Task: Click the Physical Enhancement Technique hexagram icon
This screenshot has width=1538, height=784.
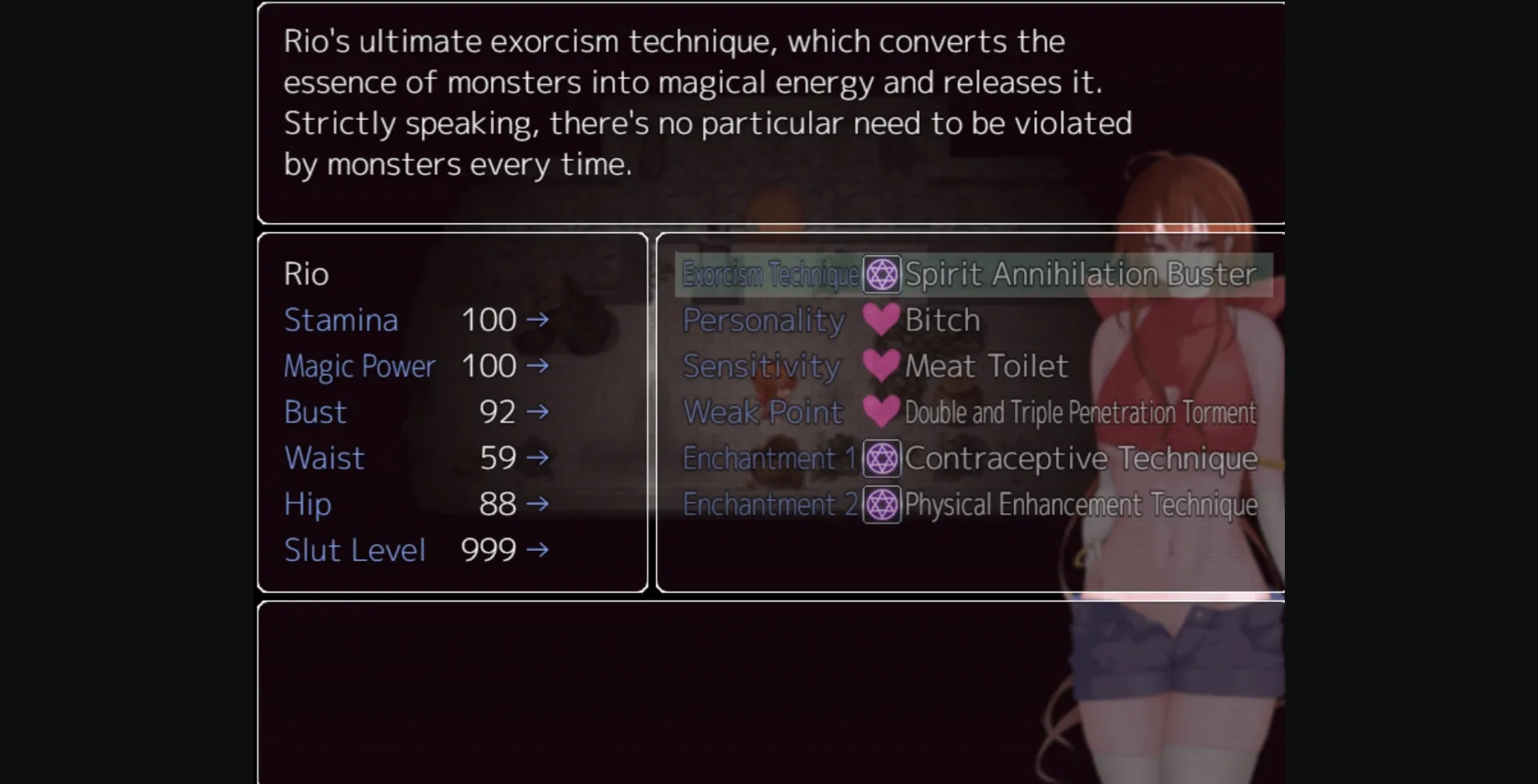Action: pos(881,505)
